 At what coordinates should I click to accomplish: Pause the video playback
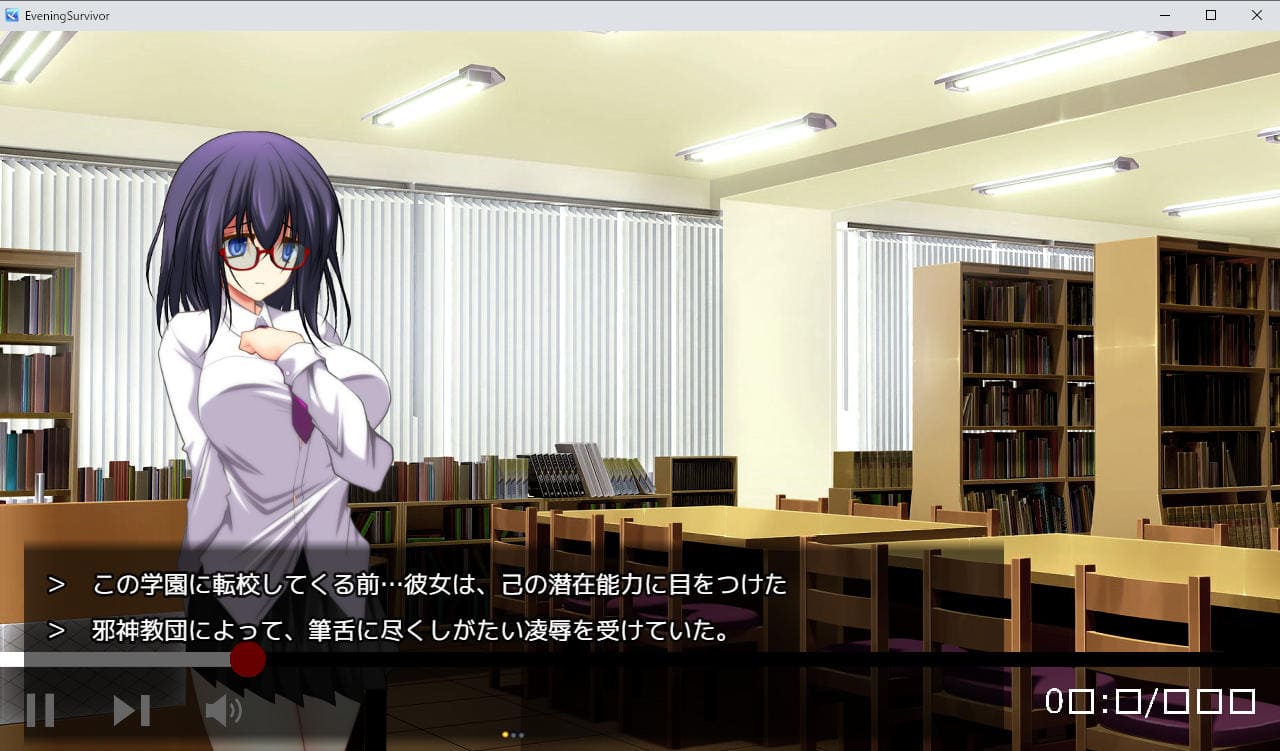tap(40, 710)
